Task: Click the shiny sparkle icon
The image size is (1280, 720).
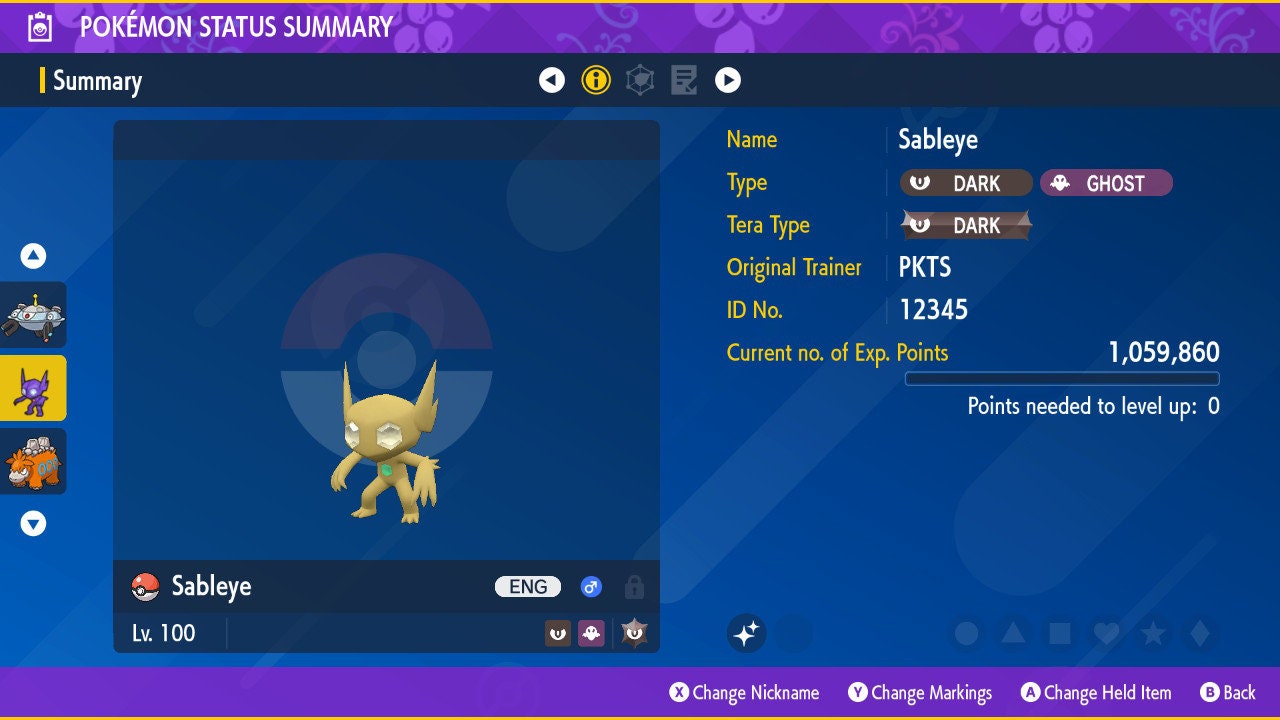Action: (746, 633)
